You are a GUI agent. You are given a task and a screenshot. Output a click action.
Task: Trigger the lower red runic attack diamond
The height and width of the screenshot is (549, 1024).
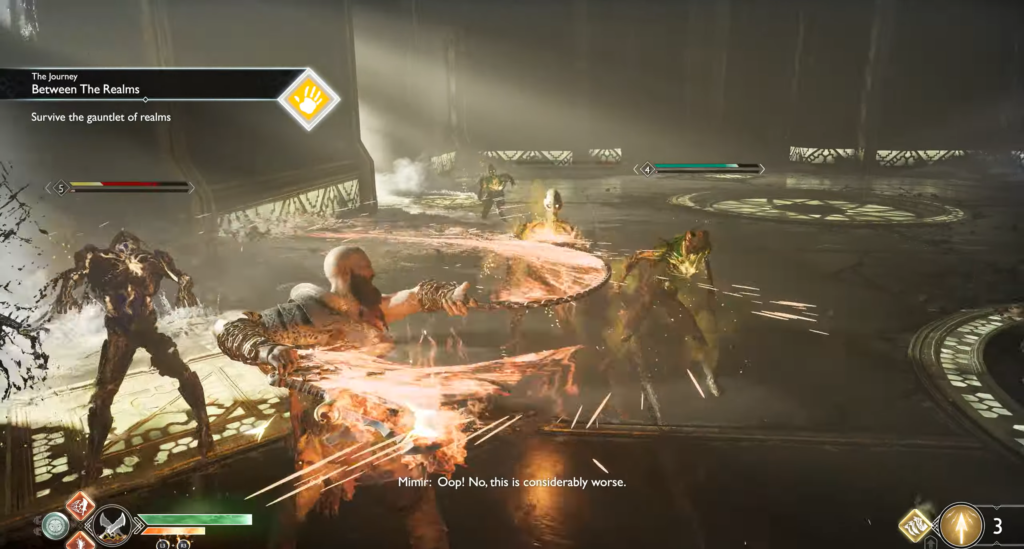click(x=80, y=541)
